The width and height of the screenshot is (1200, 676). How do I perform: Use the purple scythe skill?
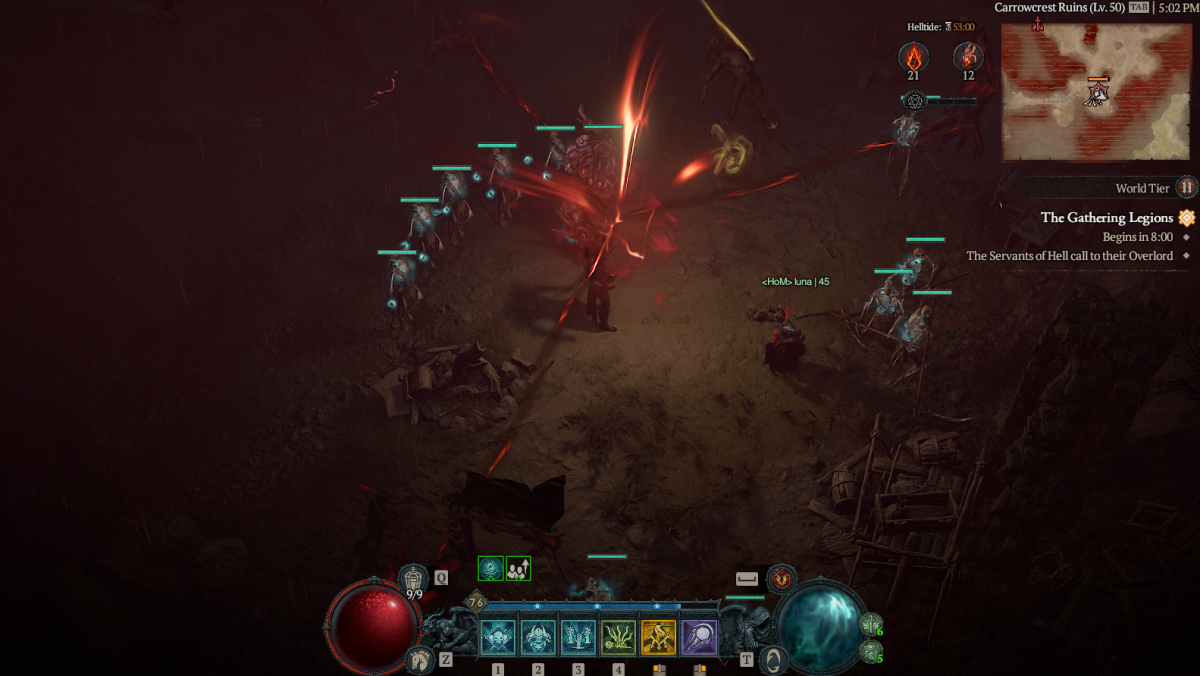(x=699, y=638)
